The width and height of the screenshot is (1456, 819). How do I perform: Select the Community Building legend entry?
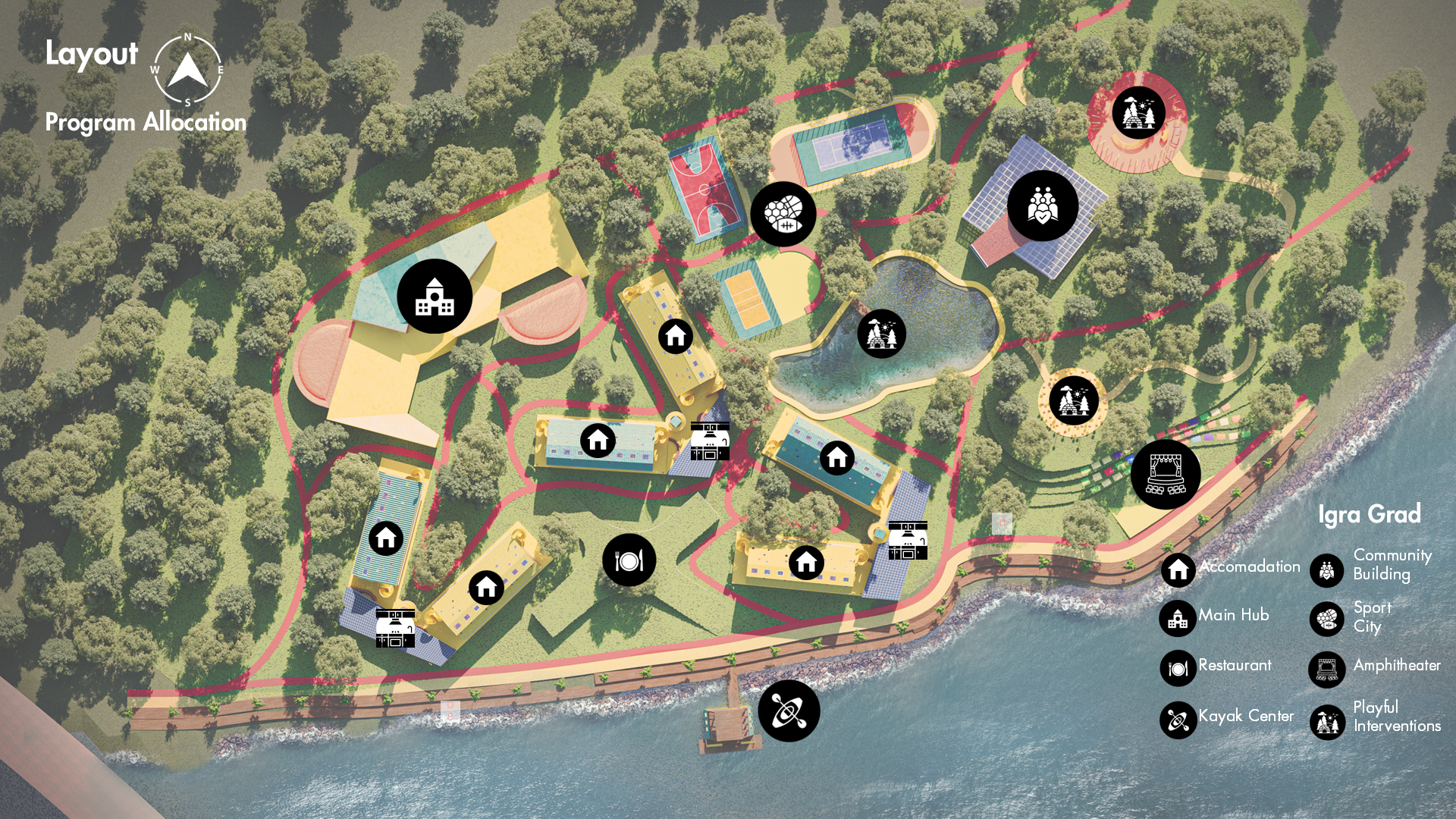pos(1373,566)
